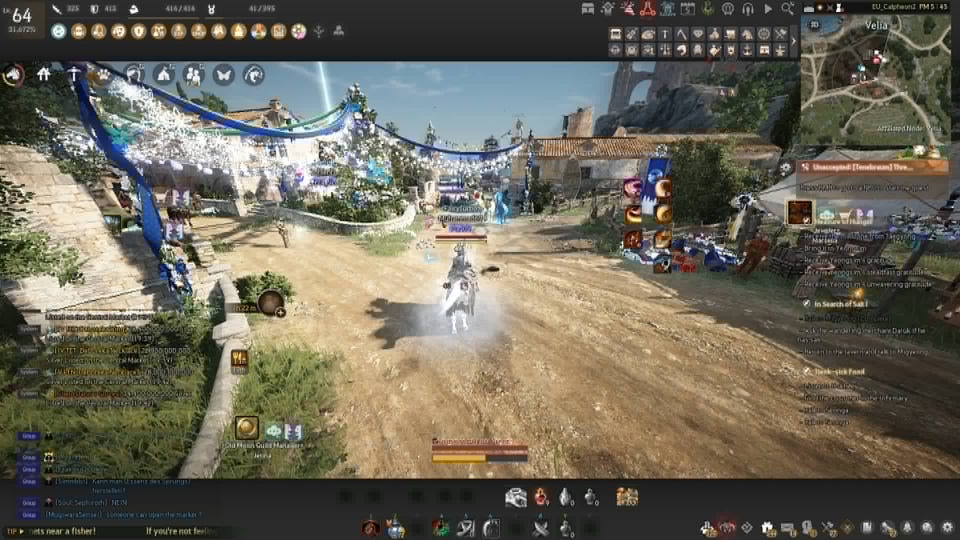
Task: Use the treasure chest quickslot item
Action: tap(627, 497)
